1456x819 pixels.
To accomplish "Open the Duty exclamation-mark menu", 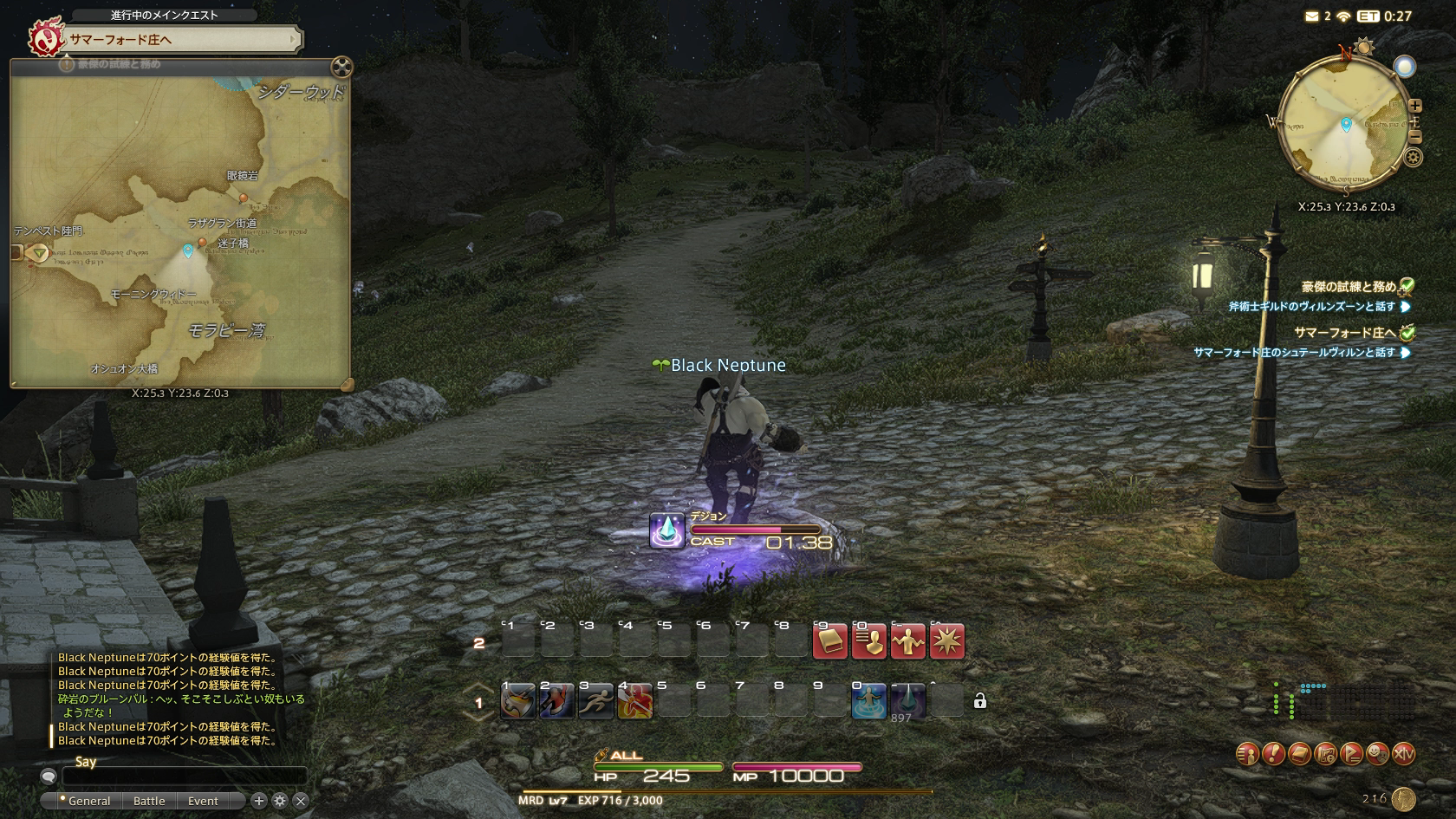I will point(1272,754).
